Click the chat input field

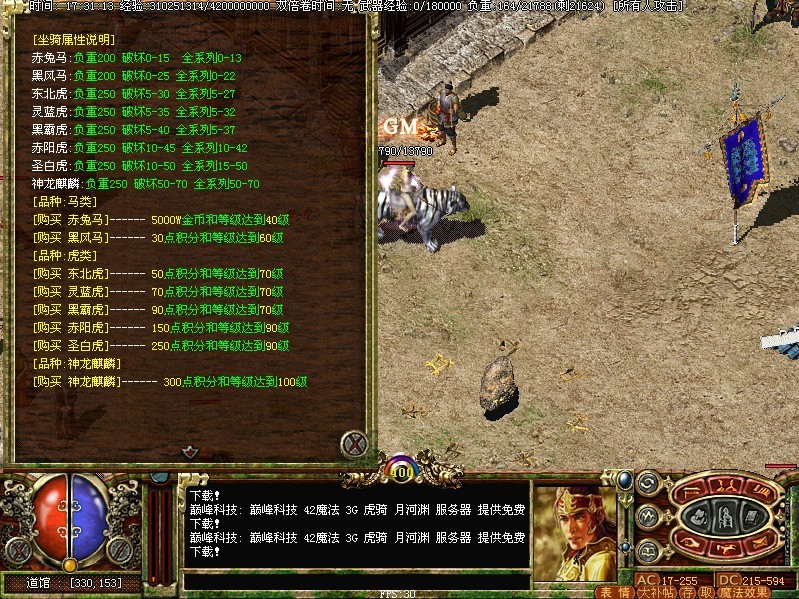point(355,580)
